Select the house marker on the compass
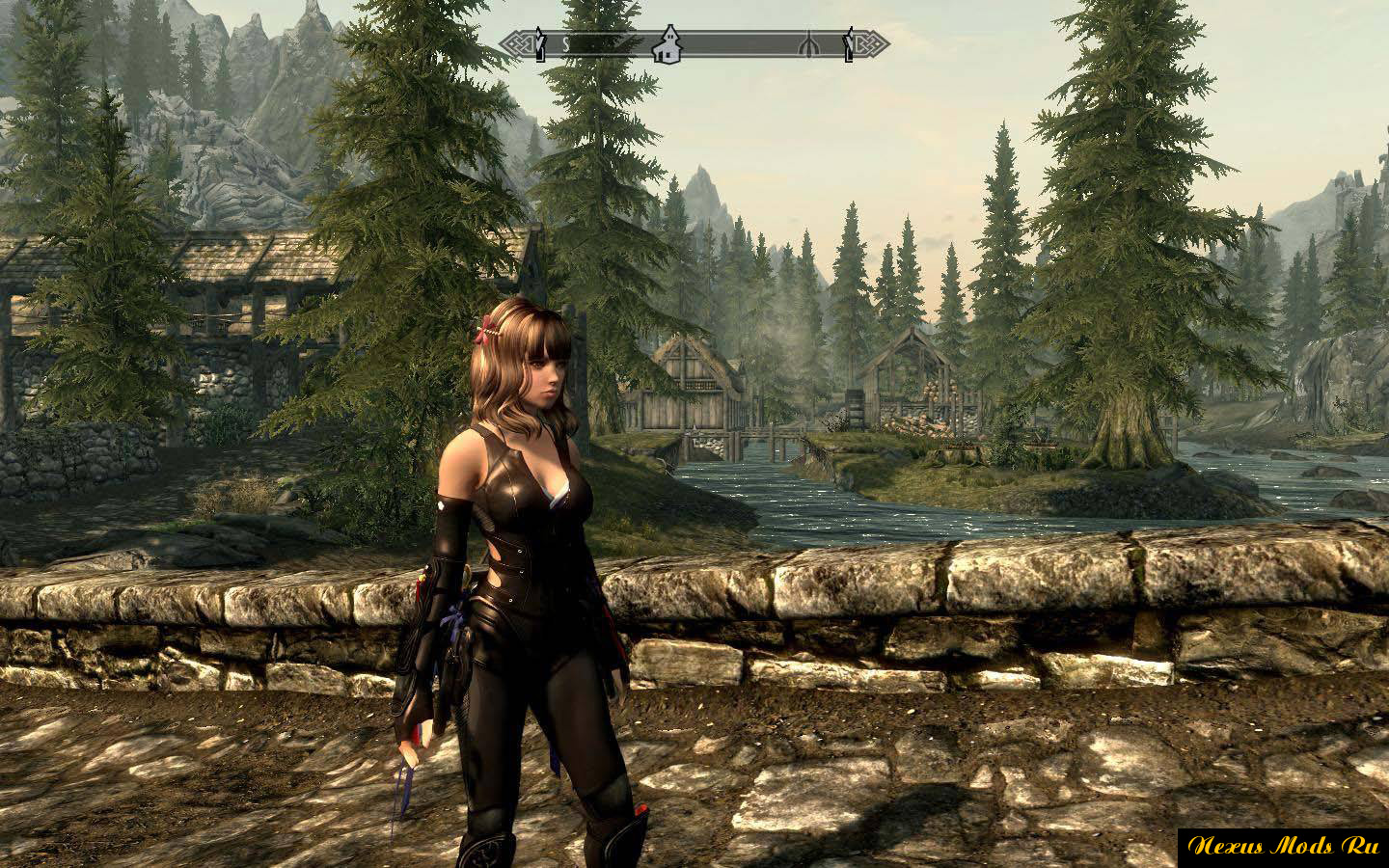 665,45
